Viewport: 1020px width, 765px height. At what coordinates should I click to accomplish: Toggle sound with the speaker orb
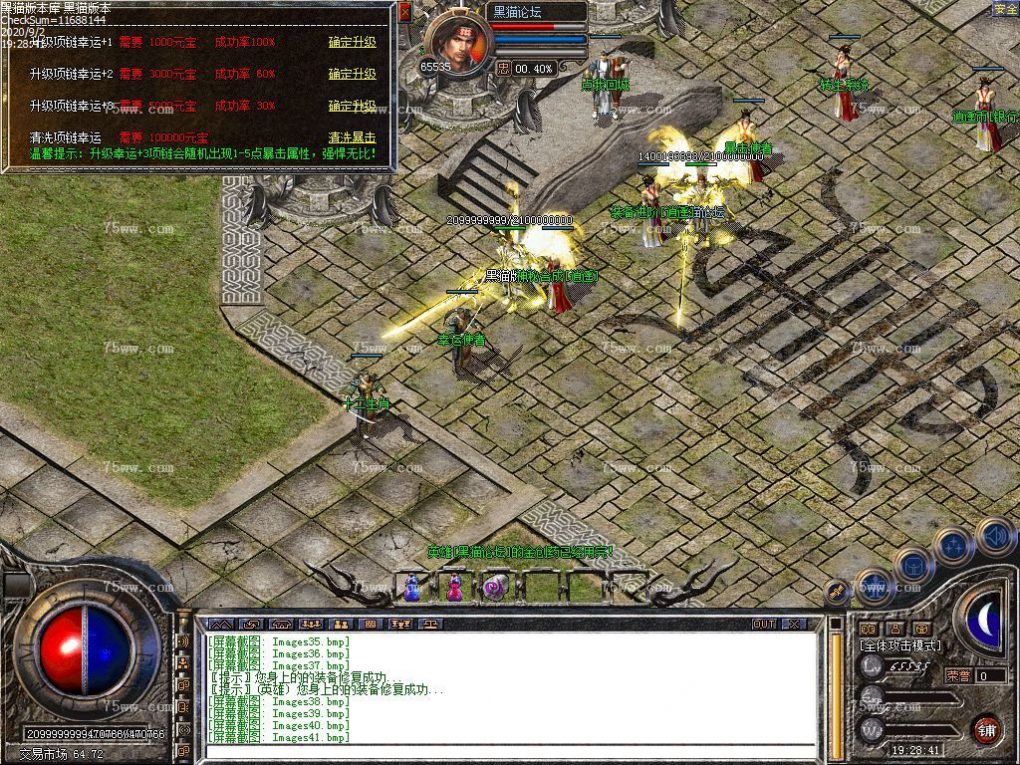[995, 536]
